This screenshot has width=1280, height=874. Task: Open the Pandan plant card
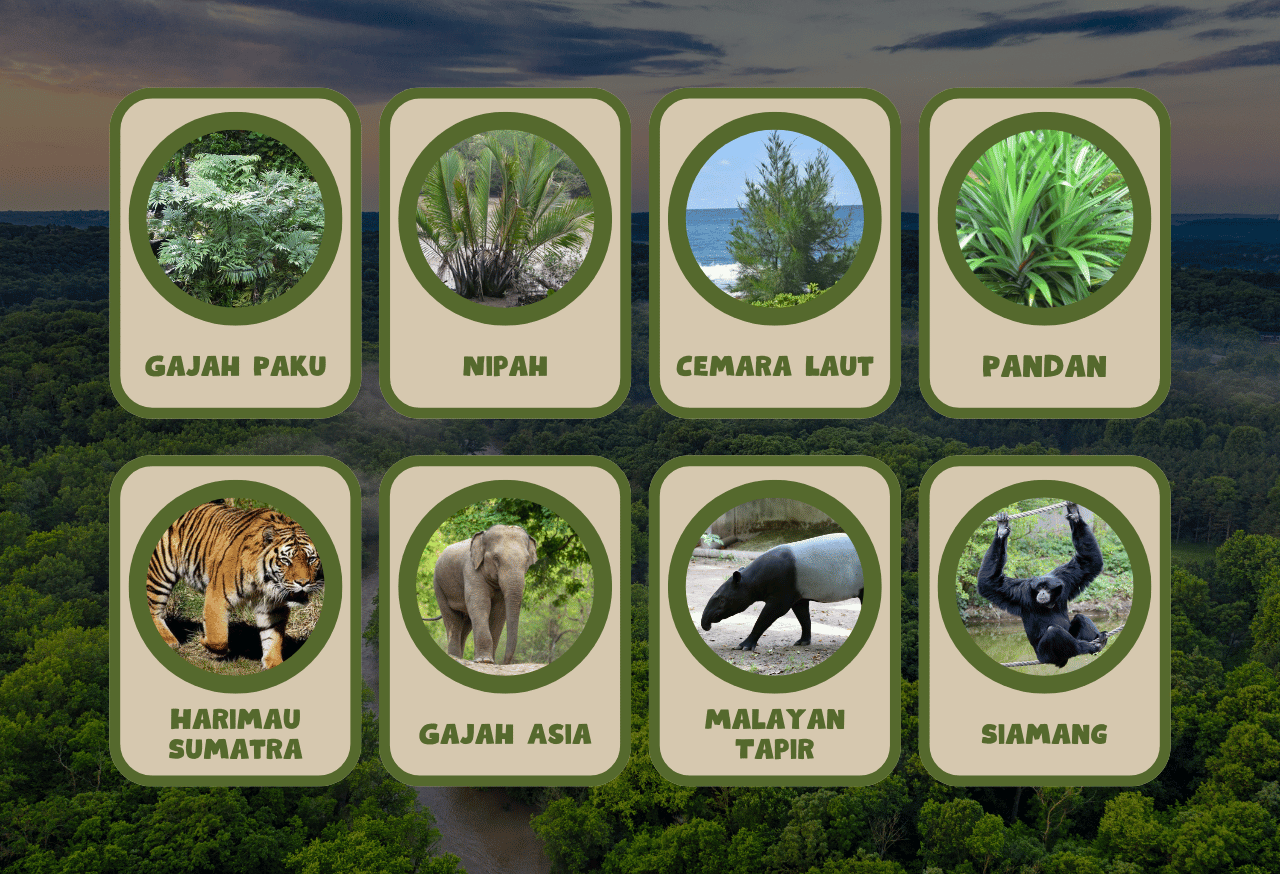pos(1044,252)
